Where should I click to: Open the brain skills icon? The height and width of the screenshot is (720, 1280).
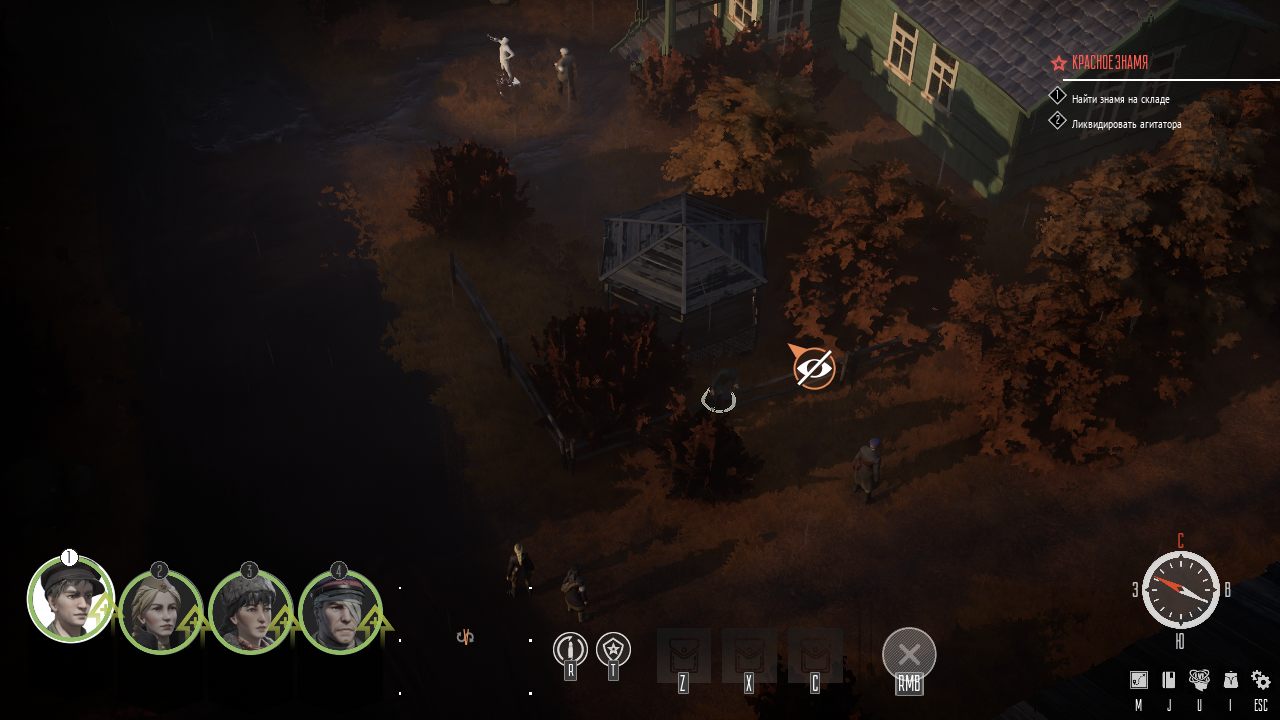[1199, 680]
